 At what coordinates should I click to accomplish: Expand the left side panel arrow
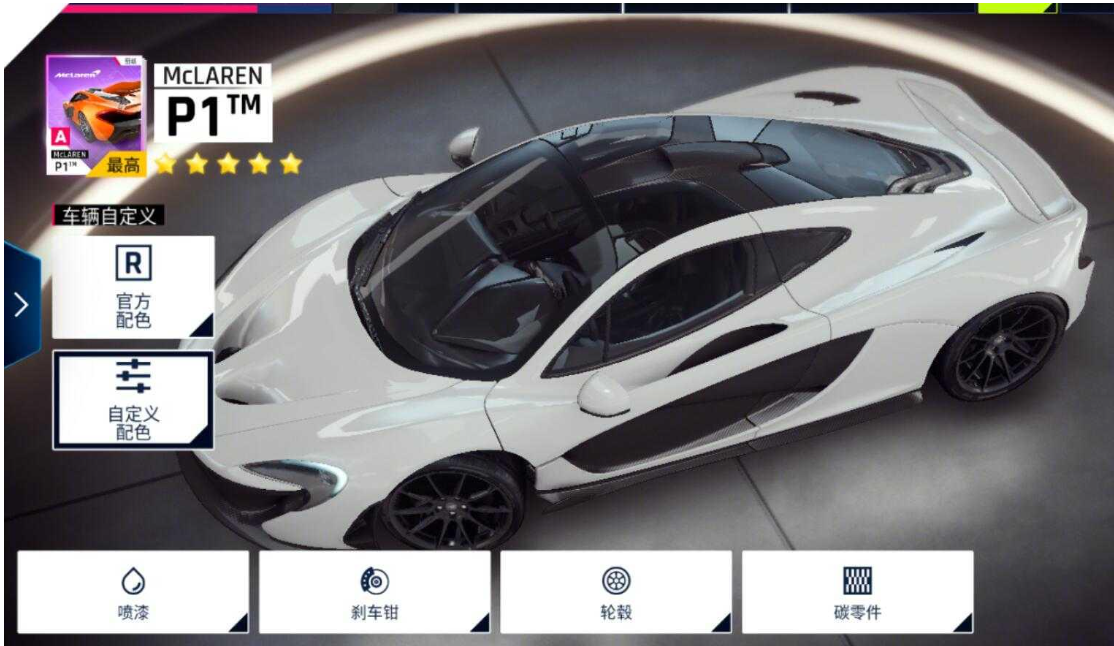click(x=21, y=305)
